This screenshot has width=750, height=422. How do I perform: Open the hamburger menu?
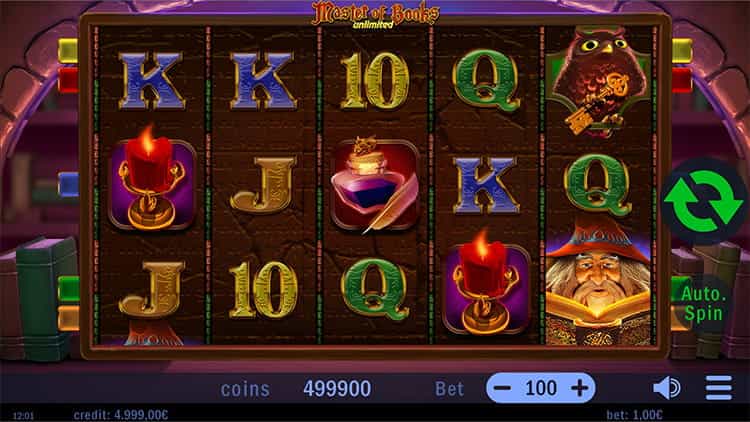(718, 388)
